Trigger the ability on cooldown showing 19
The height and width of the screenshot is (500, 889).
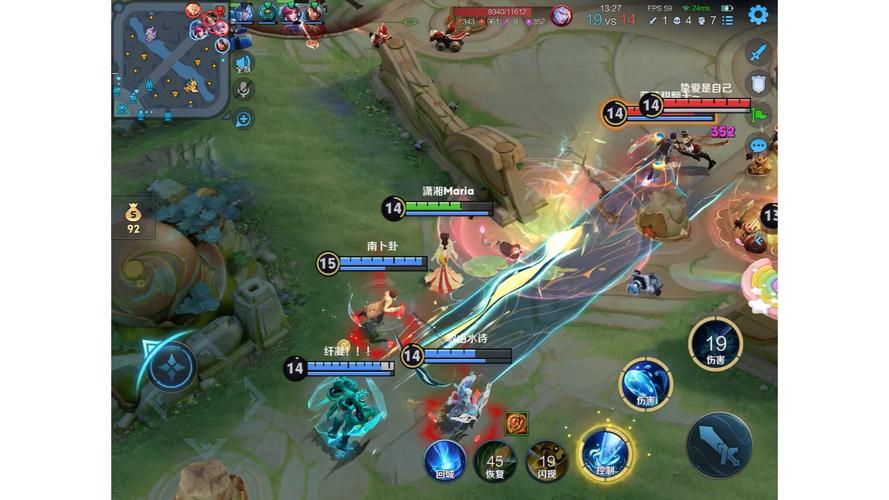coord(715,344)
